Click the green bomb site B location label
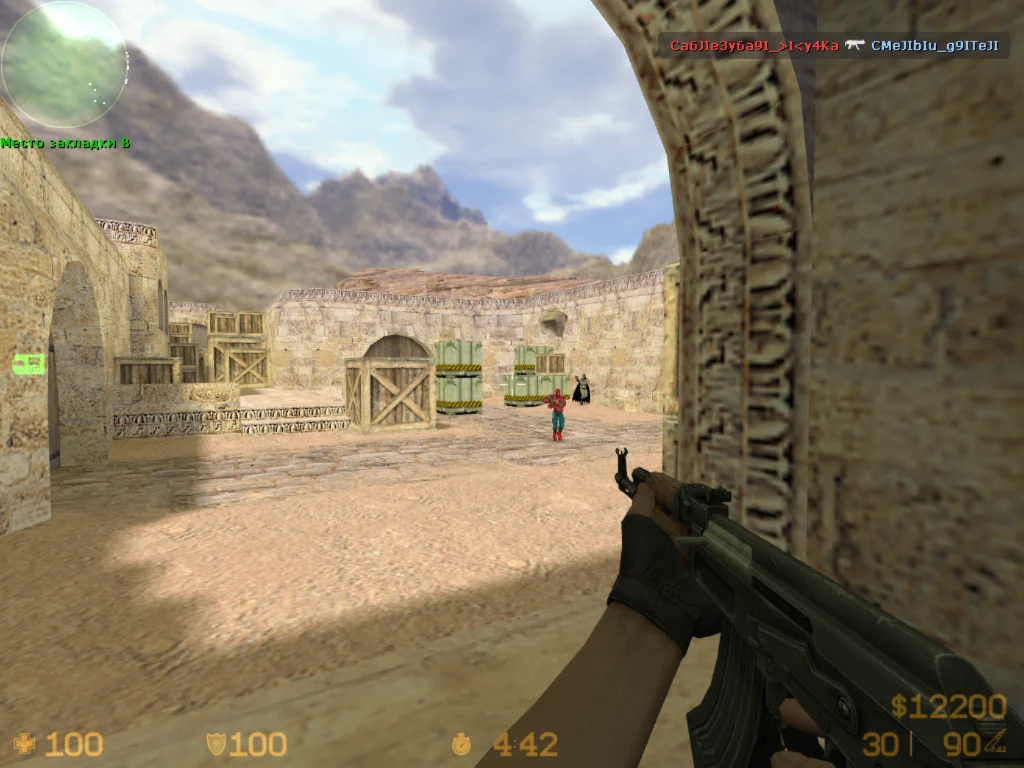Screen dimensions: 1024x768 click(66, 143)
